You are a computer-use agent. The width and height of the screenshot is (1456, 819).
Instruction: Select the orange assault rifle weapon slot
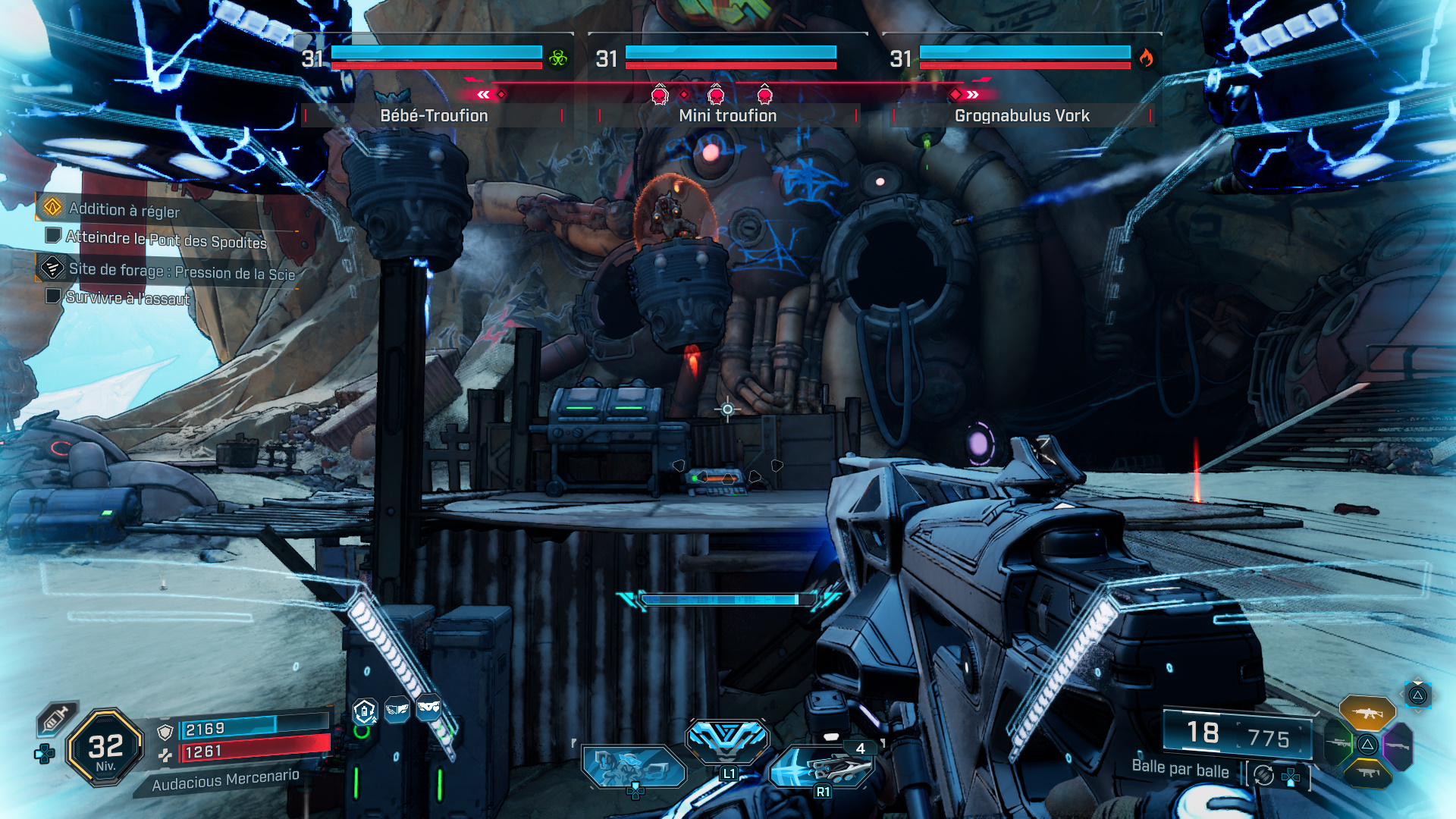tap(1367, 713)
